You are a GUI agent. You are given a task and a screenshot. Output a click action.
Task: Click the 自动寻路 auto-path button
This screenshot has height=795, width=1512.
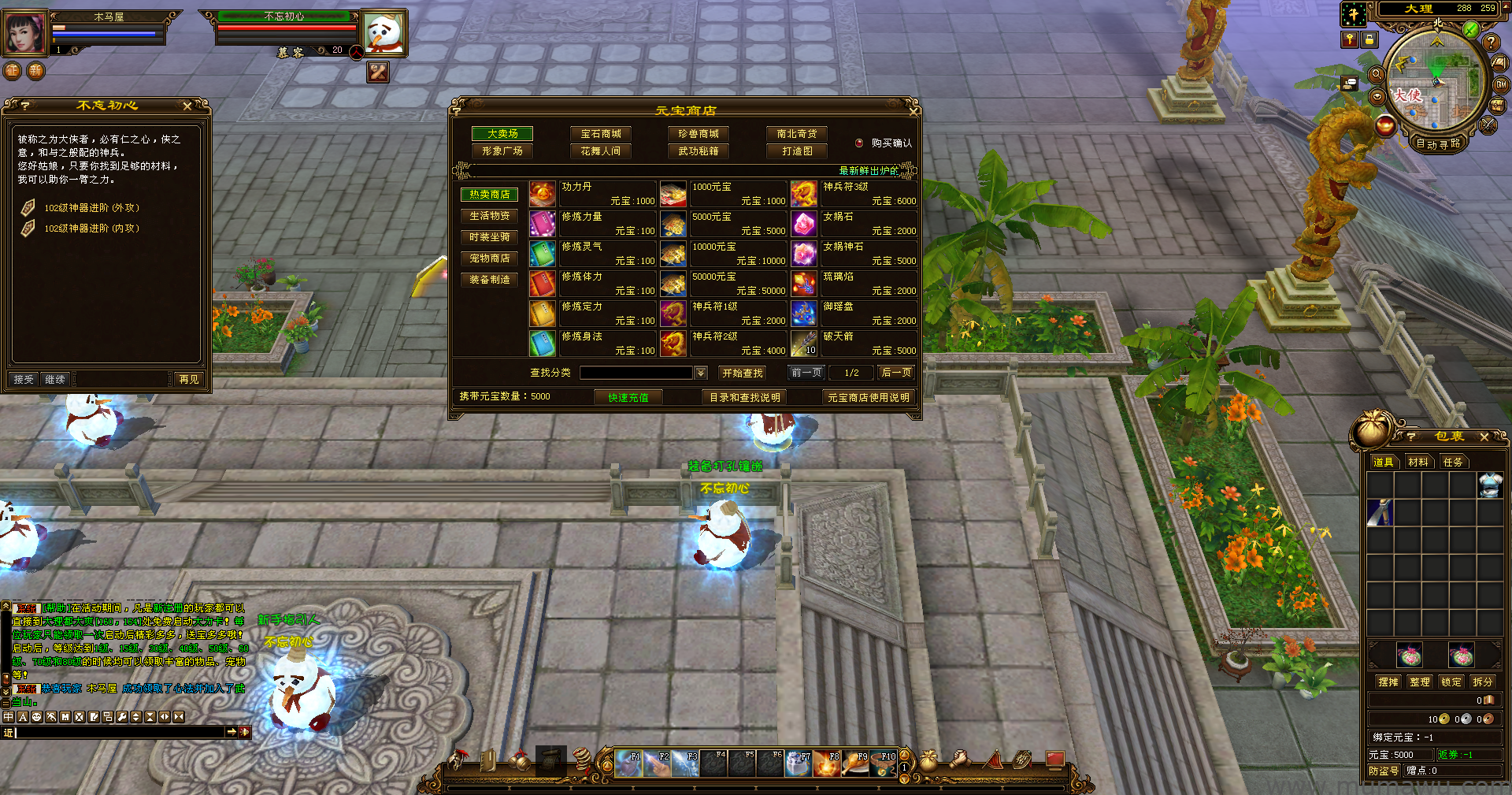[x=1437, y=144]
